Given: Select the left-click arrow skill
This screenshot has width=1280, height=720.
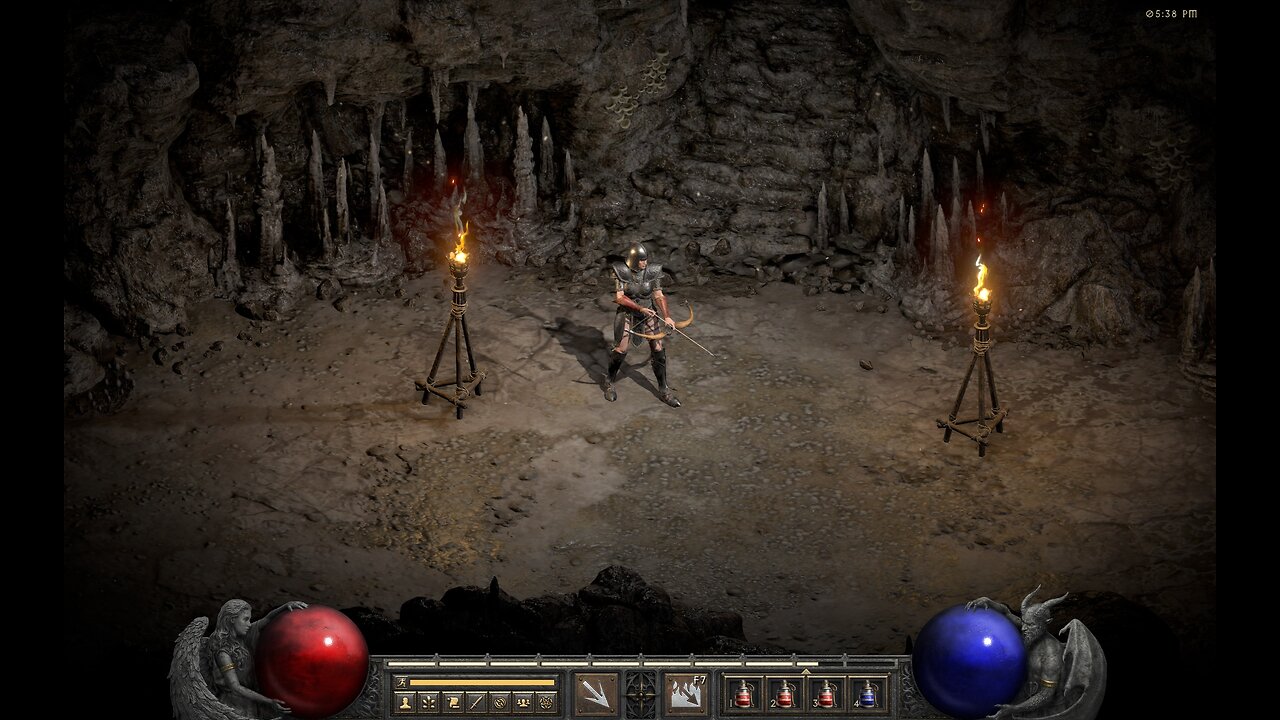Looking at the screenshot, I should coord(596,694).
